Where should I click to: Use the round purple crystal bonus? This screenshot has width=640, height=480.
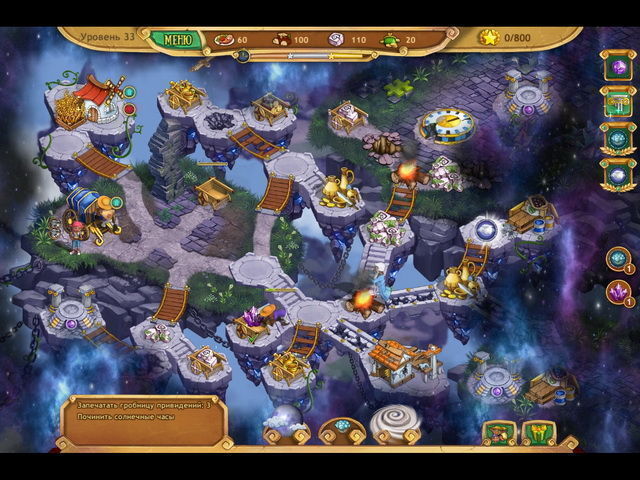click(x=617, y=292)
